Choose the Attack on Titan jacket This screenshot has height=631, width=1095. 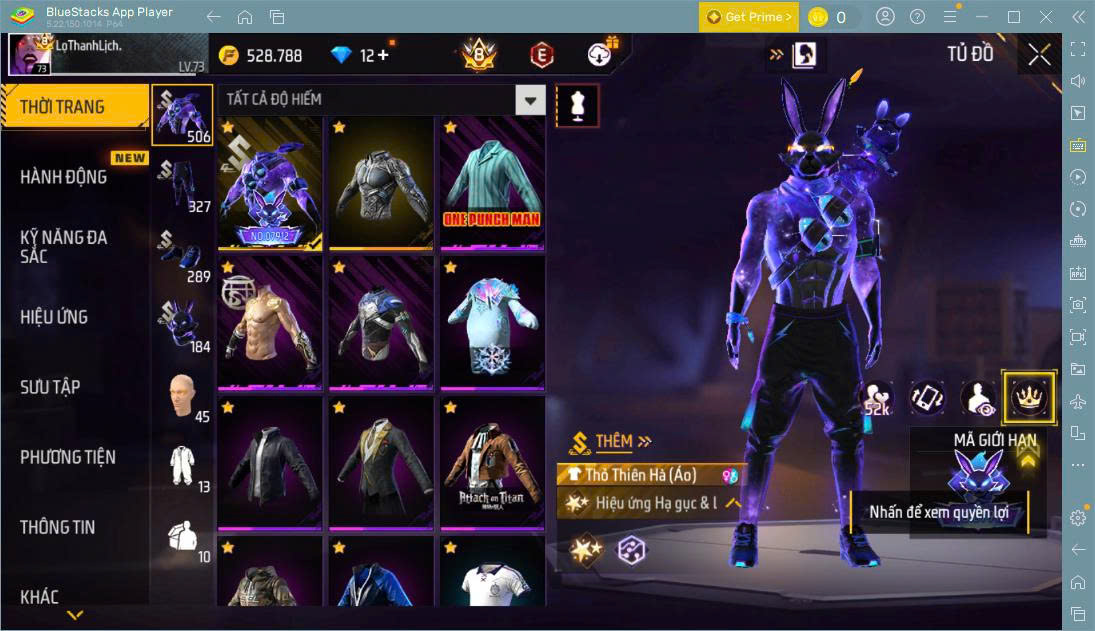(491, 461)
